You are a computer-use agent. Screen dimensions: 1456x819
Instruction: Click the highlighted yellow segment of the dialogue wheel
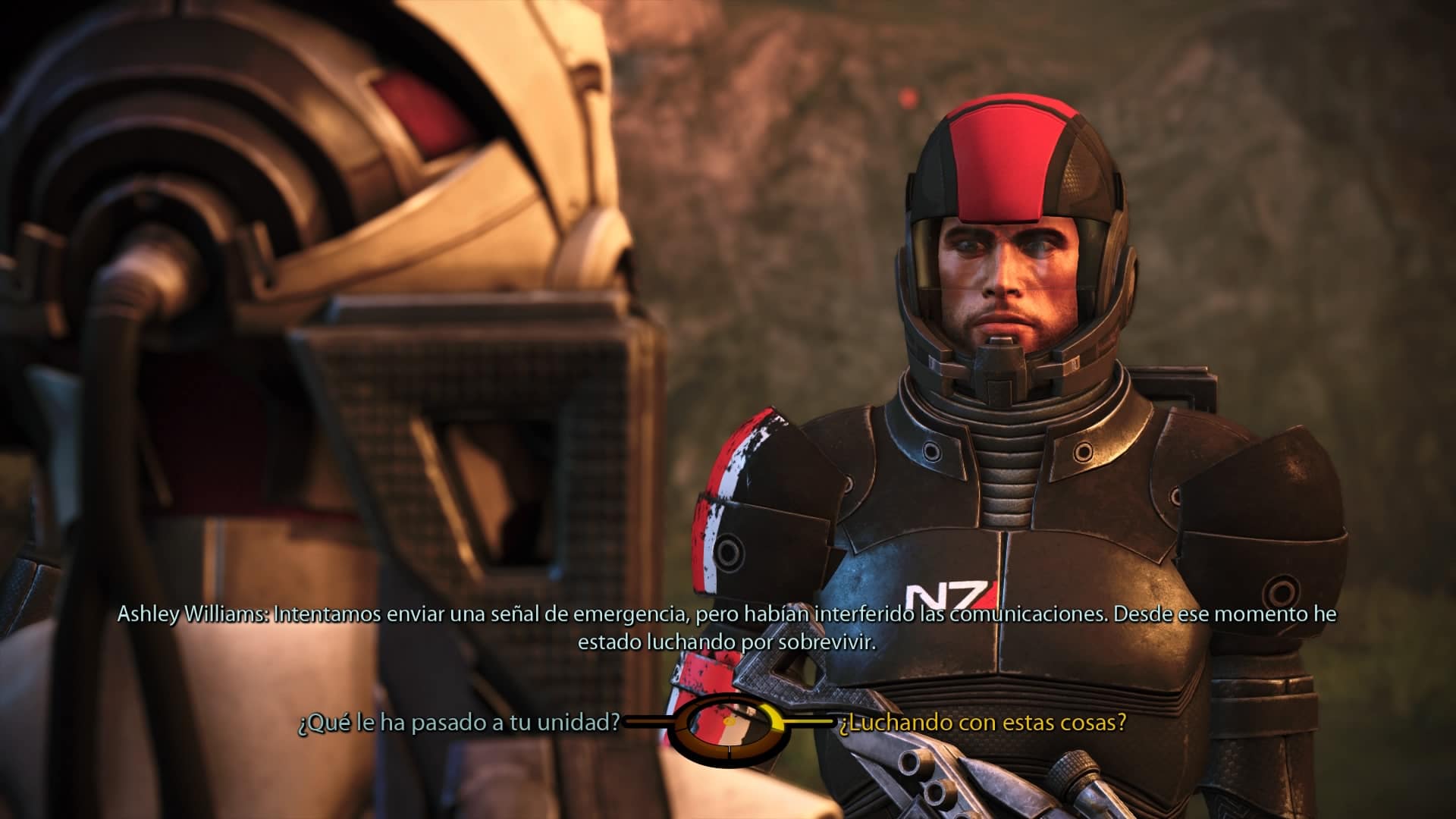tap(775, 717)
